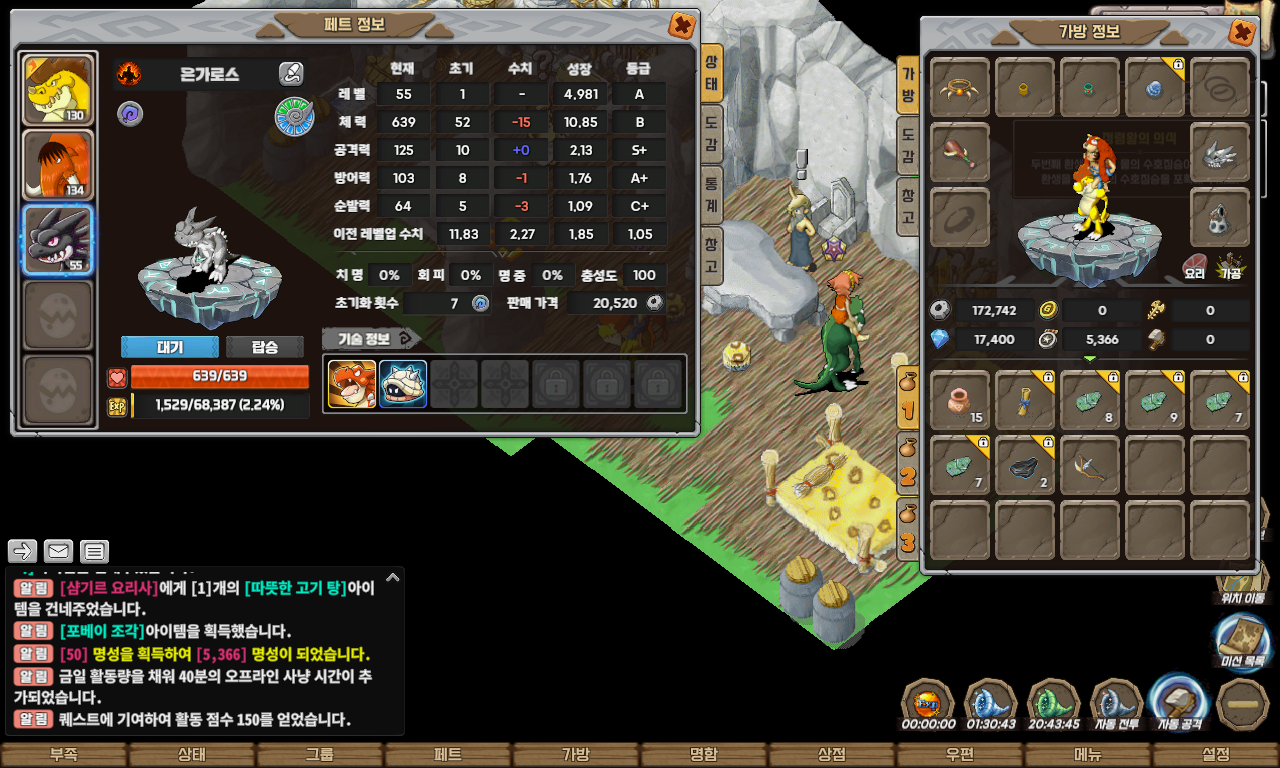Select the spiked shell pet skill icon
The width and height of the screenshot is (1280, 768).
(403, 384)
